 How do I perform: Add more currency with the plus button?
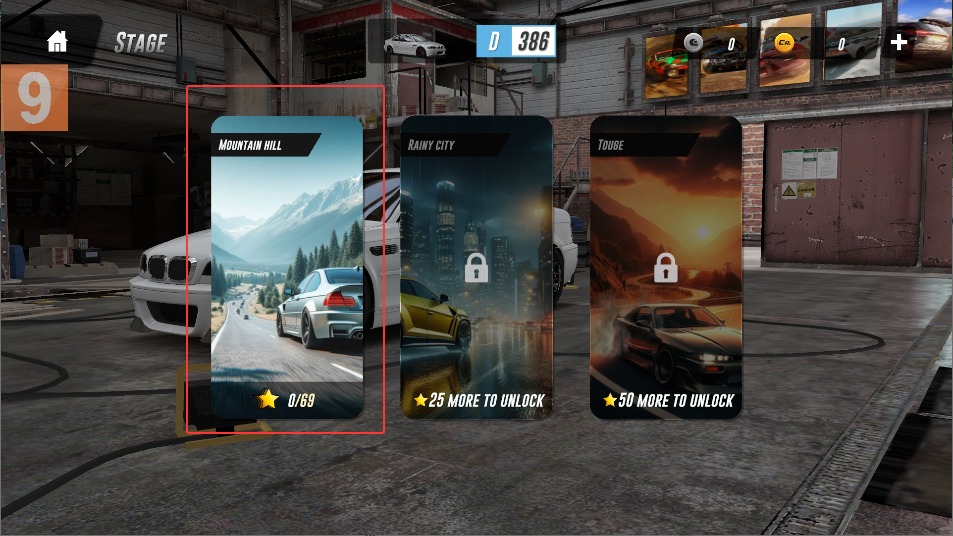899,42
